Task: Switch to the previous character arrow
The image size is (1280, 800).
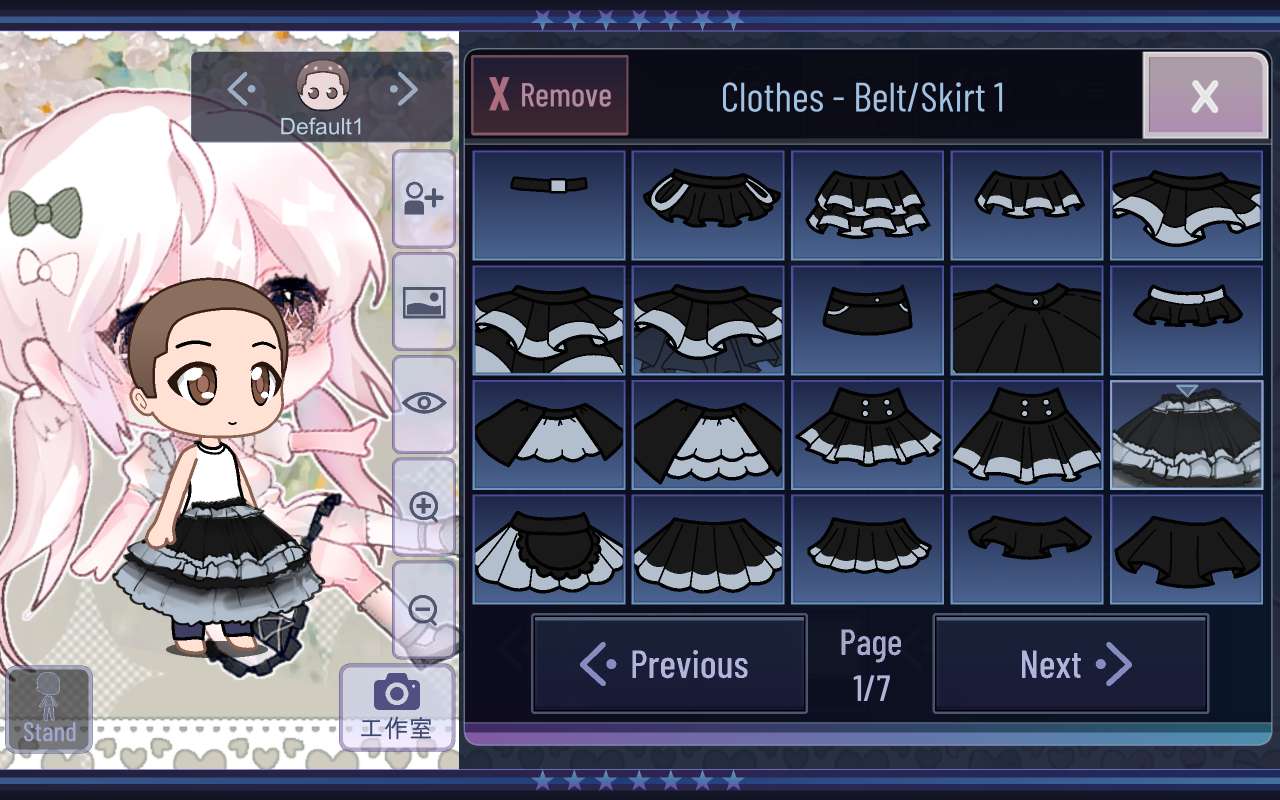Action: click(x=241, y=90)
